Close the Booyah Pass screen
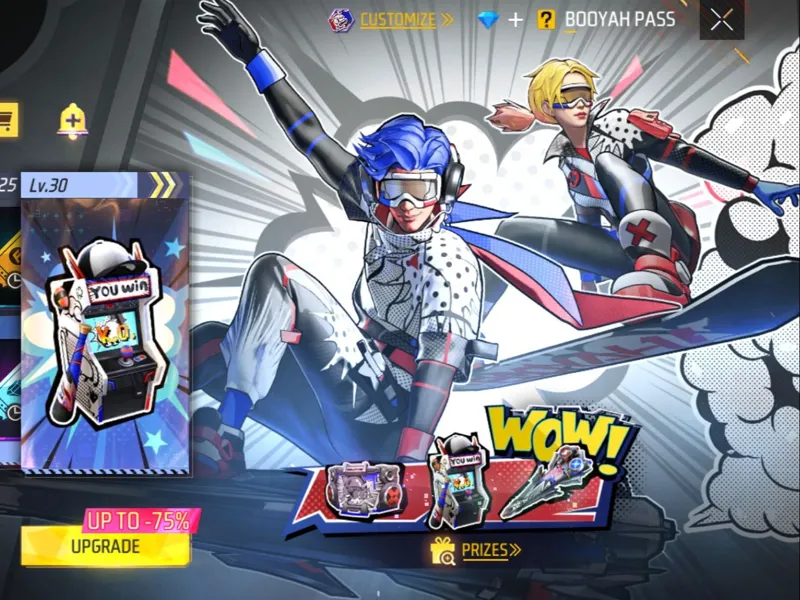 [721, 20]
